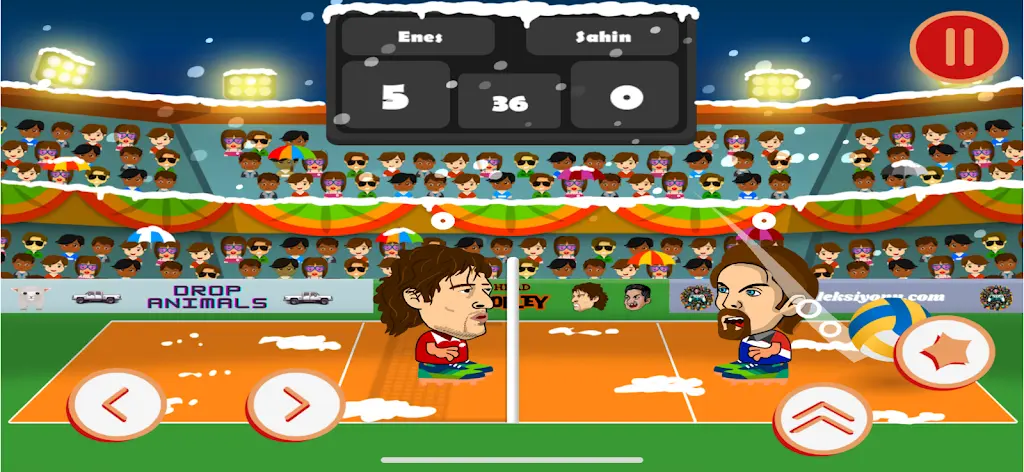Activate the star-burst smash button
The image size is (1024, 472).
(x=943, y=352)
